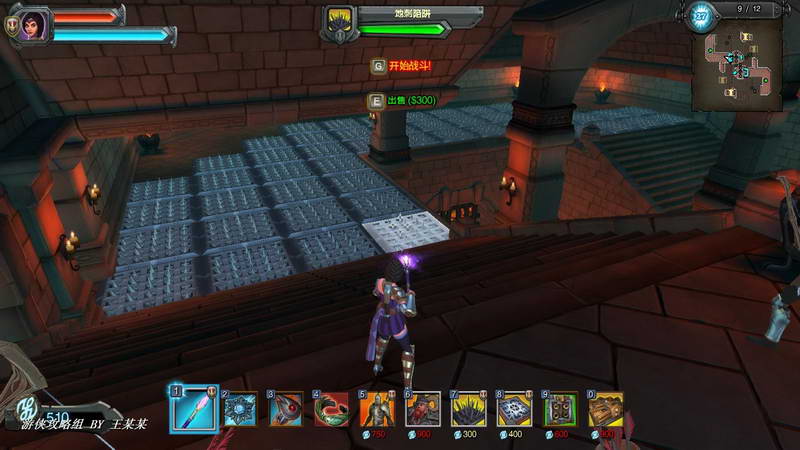
Task: Pick the green-framed wall trap in slot 9
Action: [x=561, y=409]
